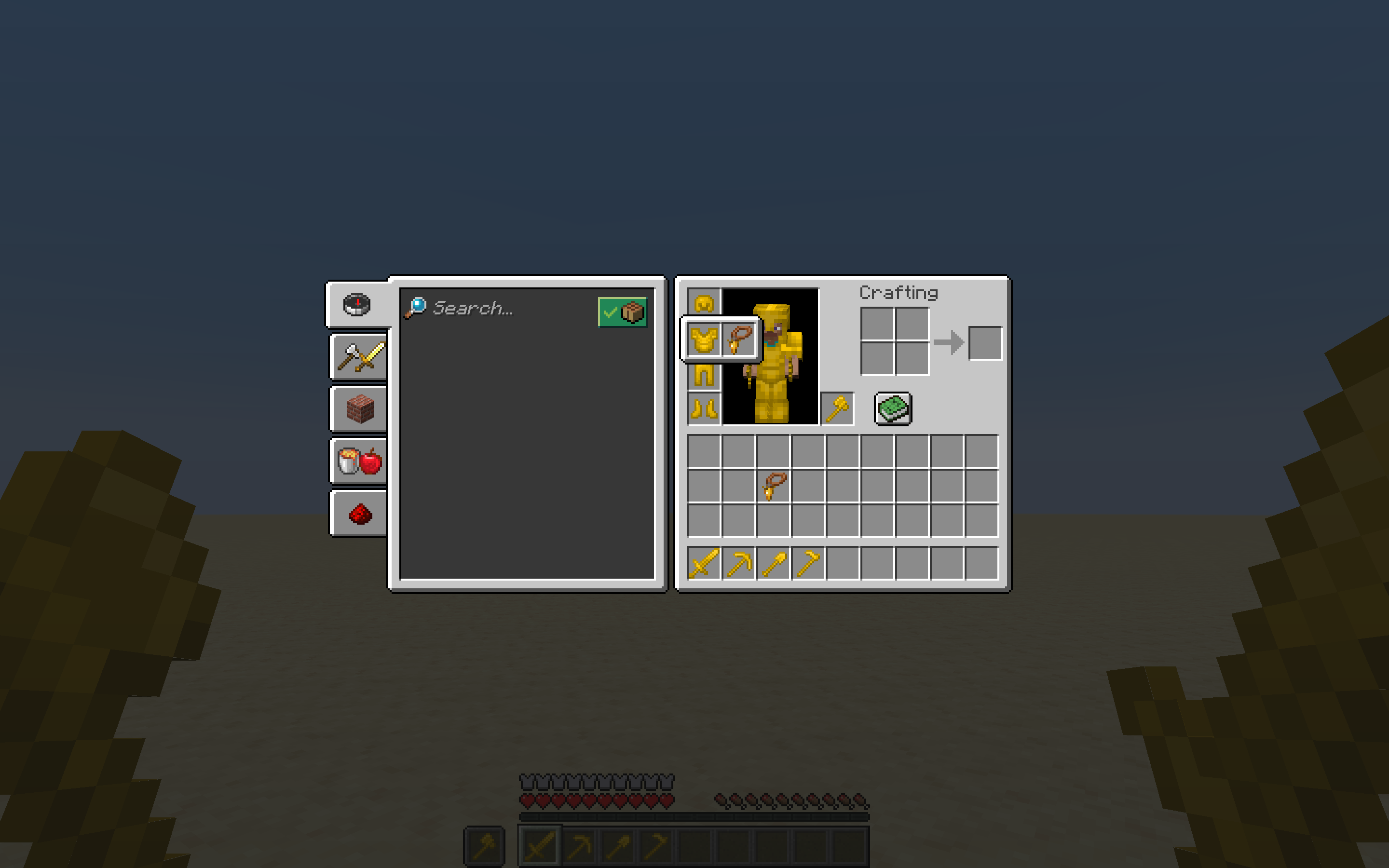Grab the lead from the inventory grid
The height and width of the screenshot is (868, 1389).
point(774,486)
